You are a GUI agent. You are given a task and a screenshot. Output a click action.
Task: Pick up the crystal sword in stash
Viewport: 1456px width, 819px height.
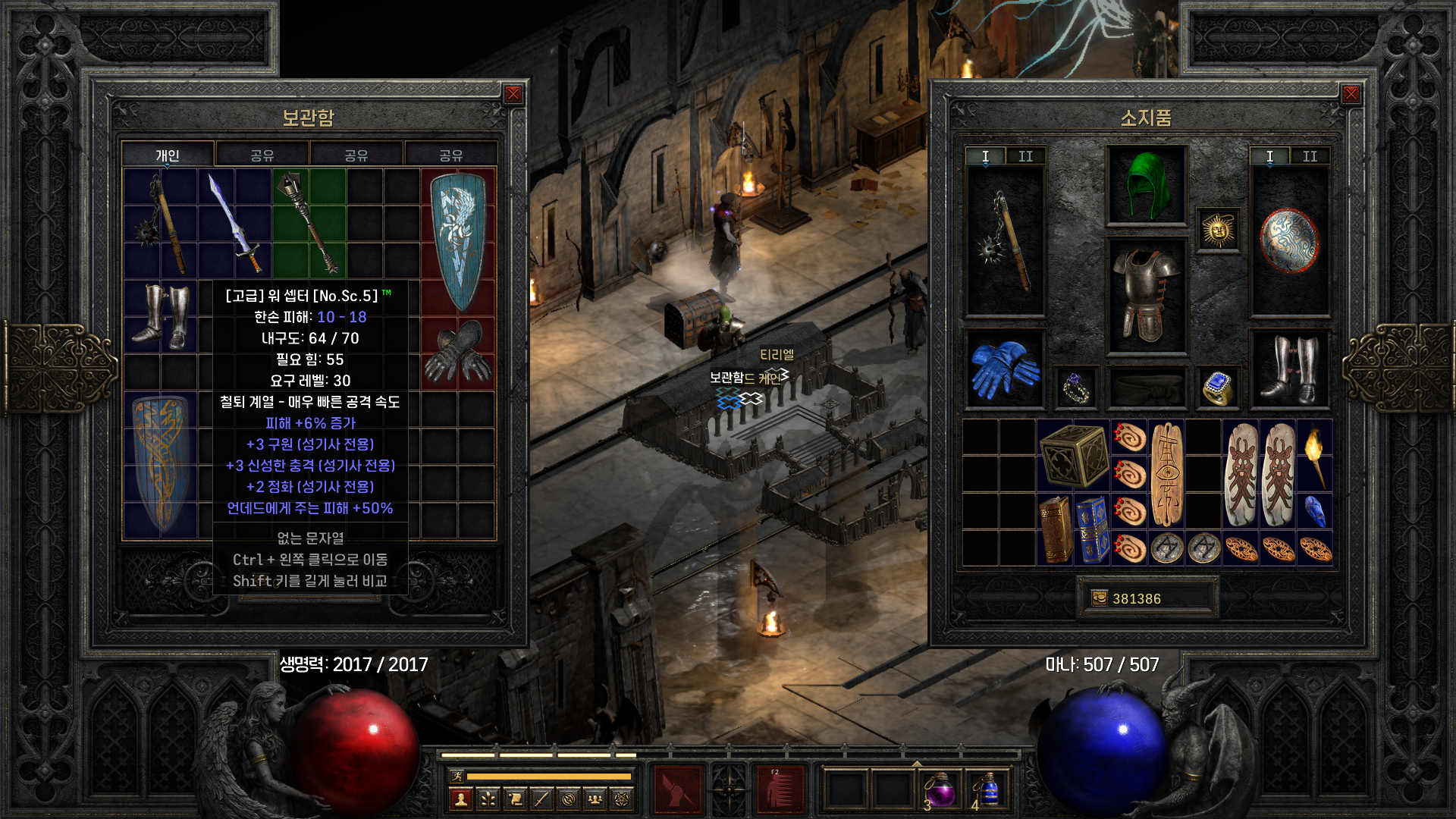pyautogui.click(x=235, y=221)
